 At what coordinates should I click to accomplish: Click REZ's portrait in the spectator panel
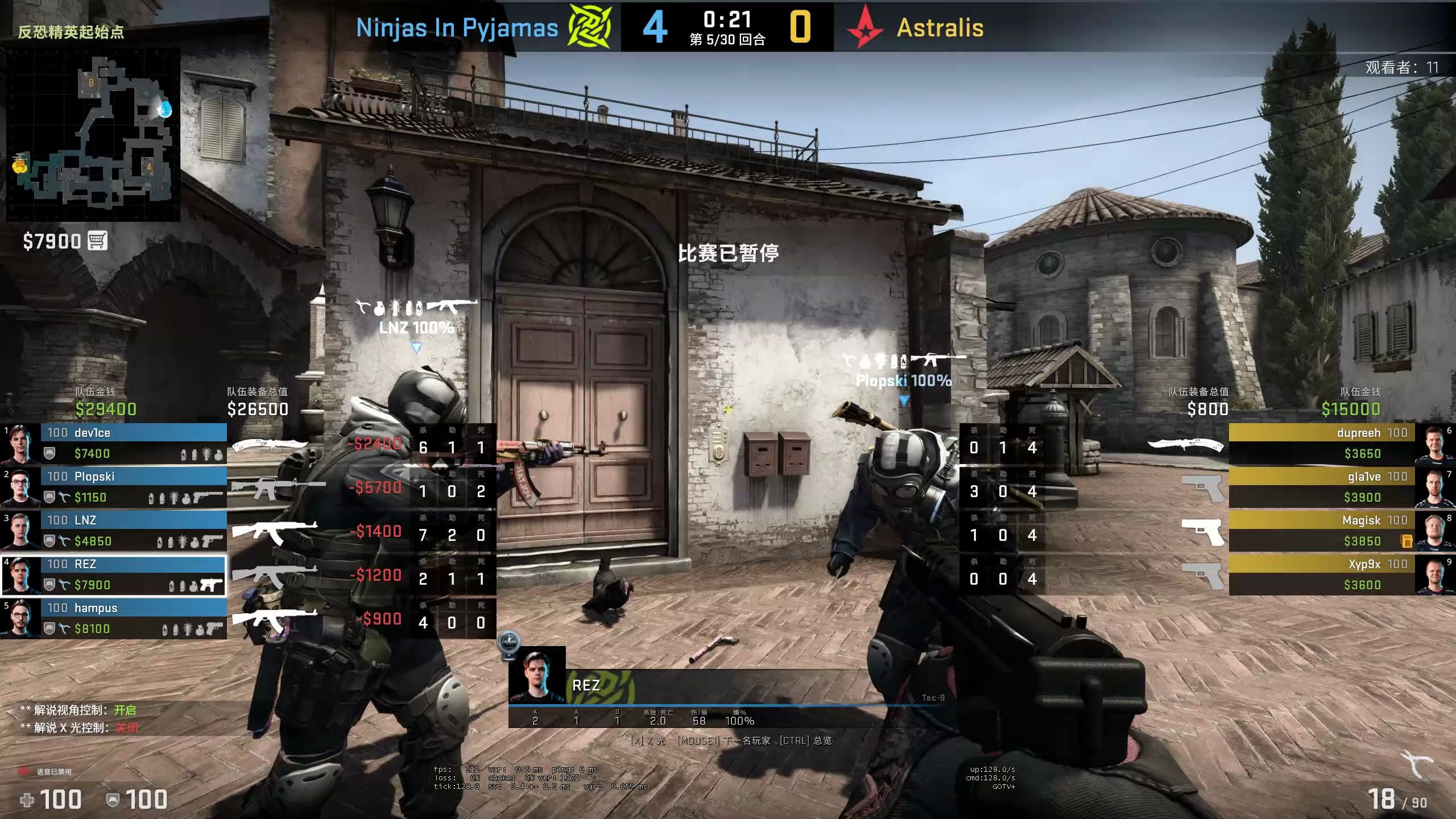pyautogui.click(x=536, y=675)
